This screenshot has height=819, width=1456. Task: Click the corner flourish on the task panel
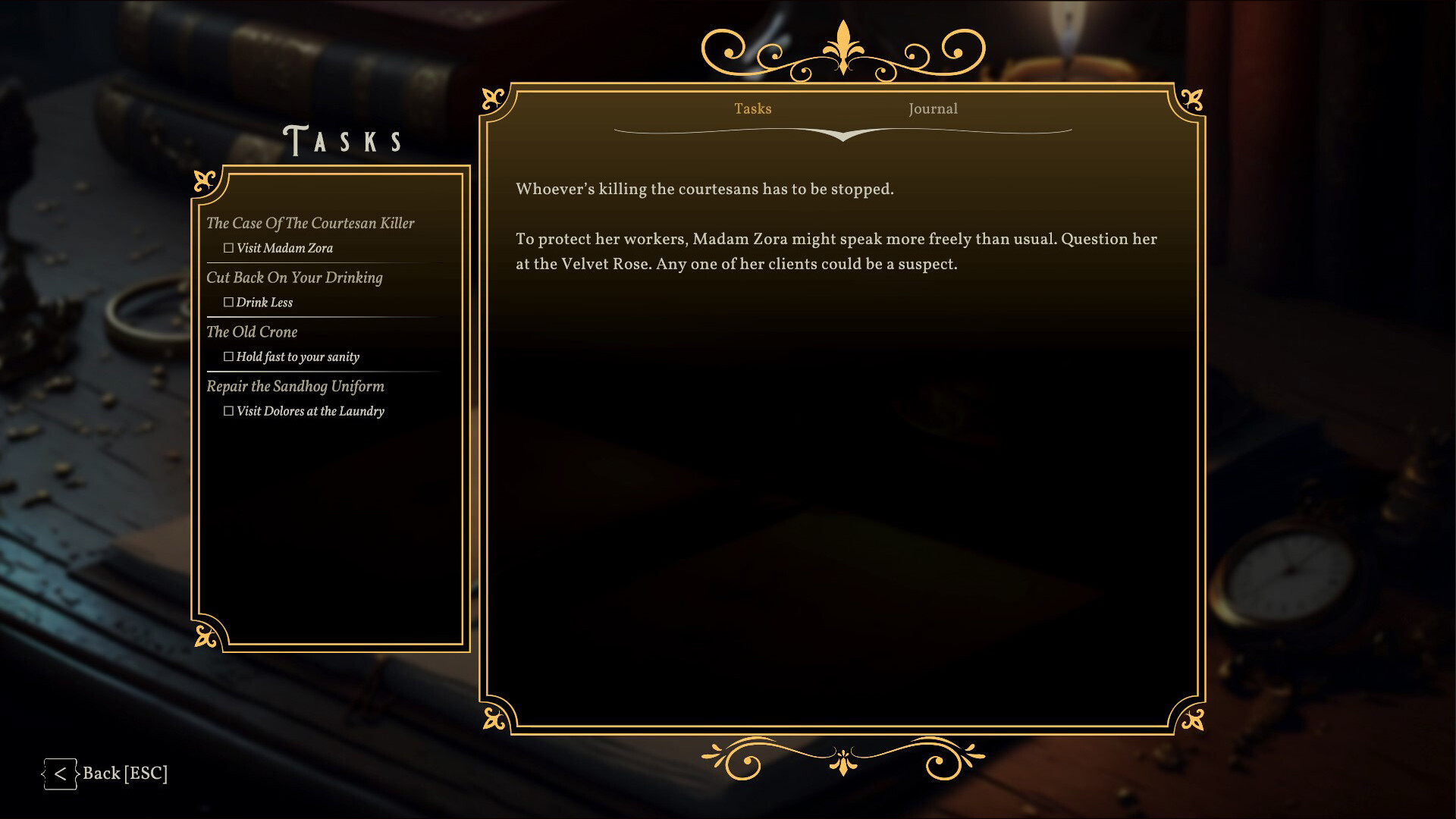coord(204,179)
